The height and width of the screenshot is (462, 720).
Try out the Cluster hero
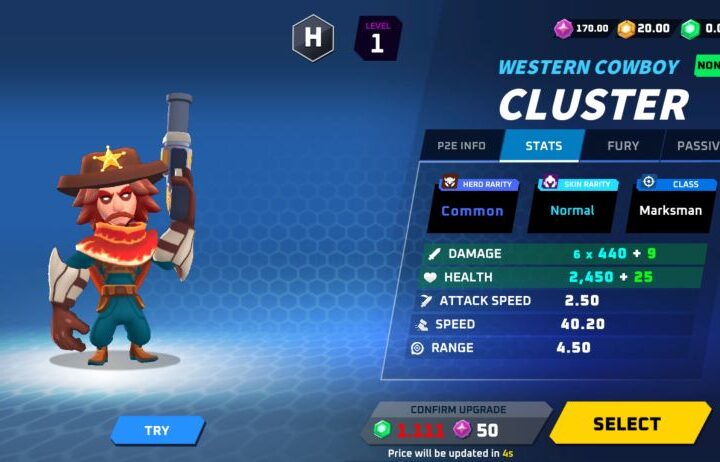point(157,430)
